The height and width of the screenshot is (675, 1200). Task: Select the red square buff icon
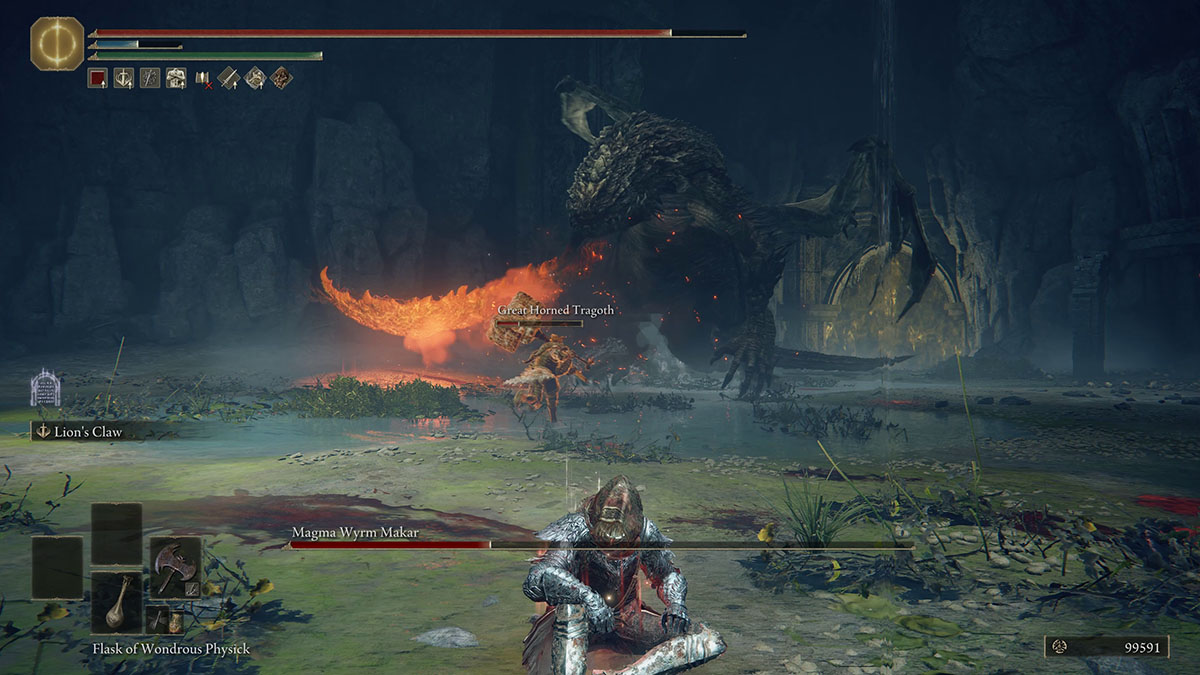click(97, 78)
